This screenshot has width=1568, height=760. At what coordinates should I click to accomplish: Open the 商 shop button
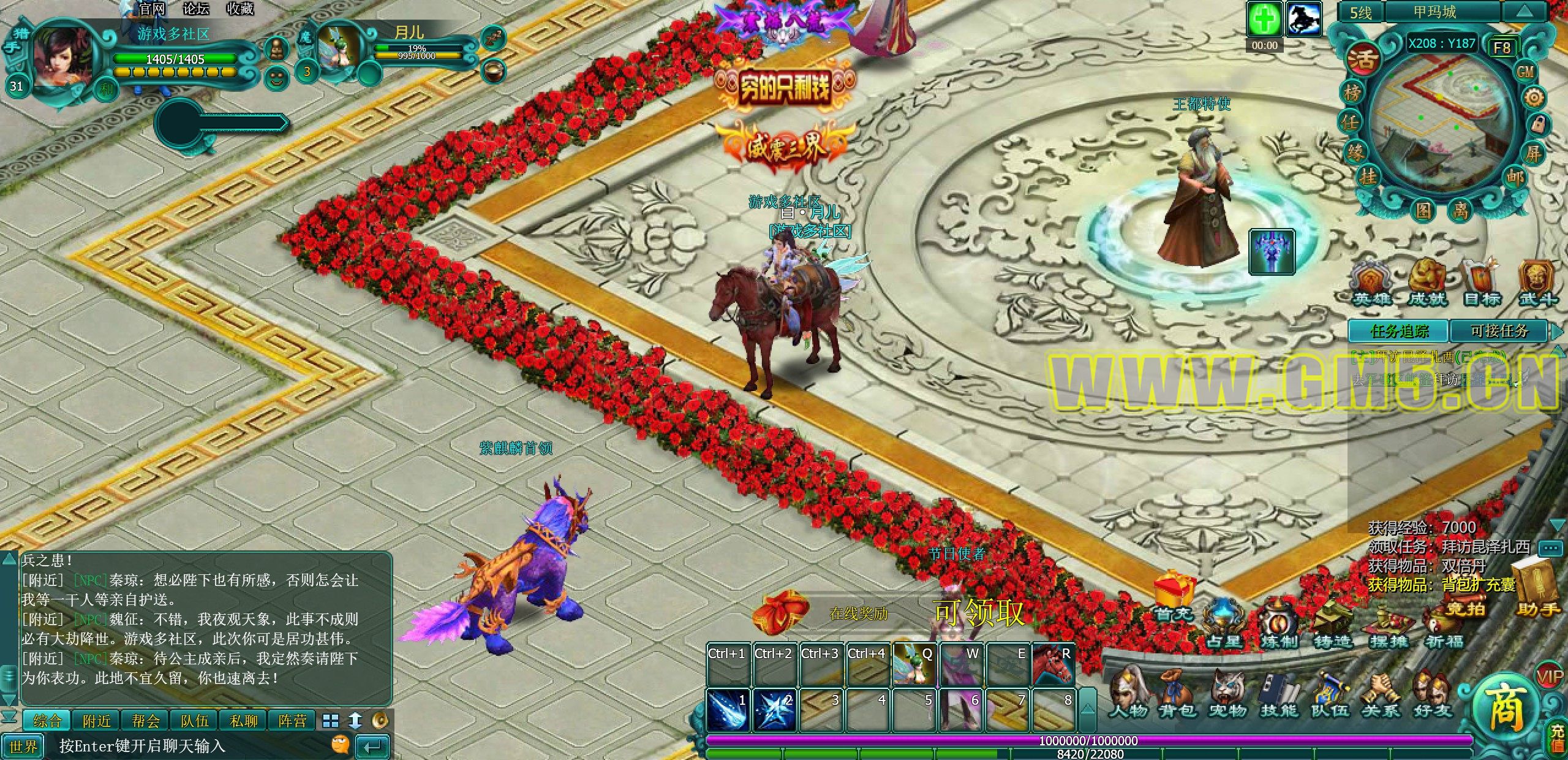pos(1506,712)
